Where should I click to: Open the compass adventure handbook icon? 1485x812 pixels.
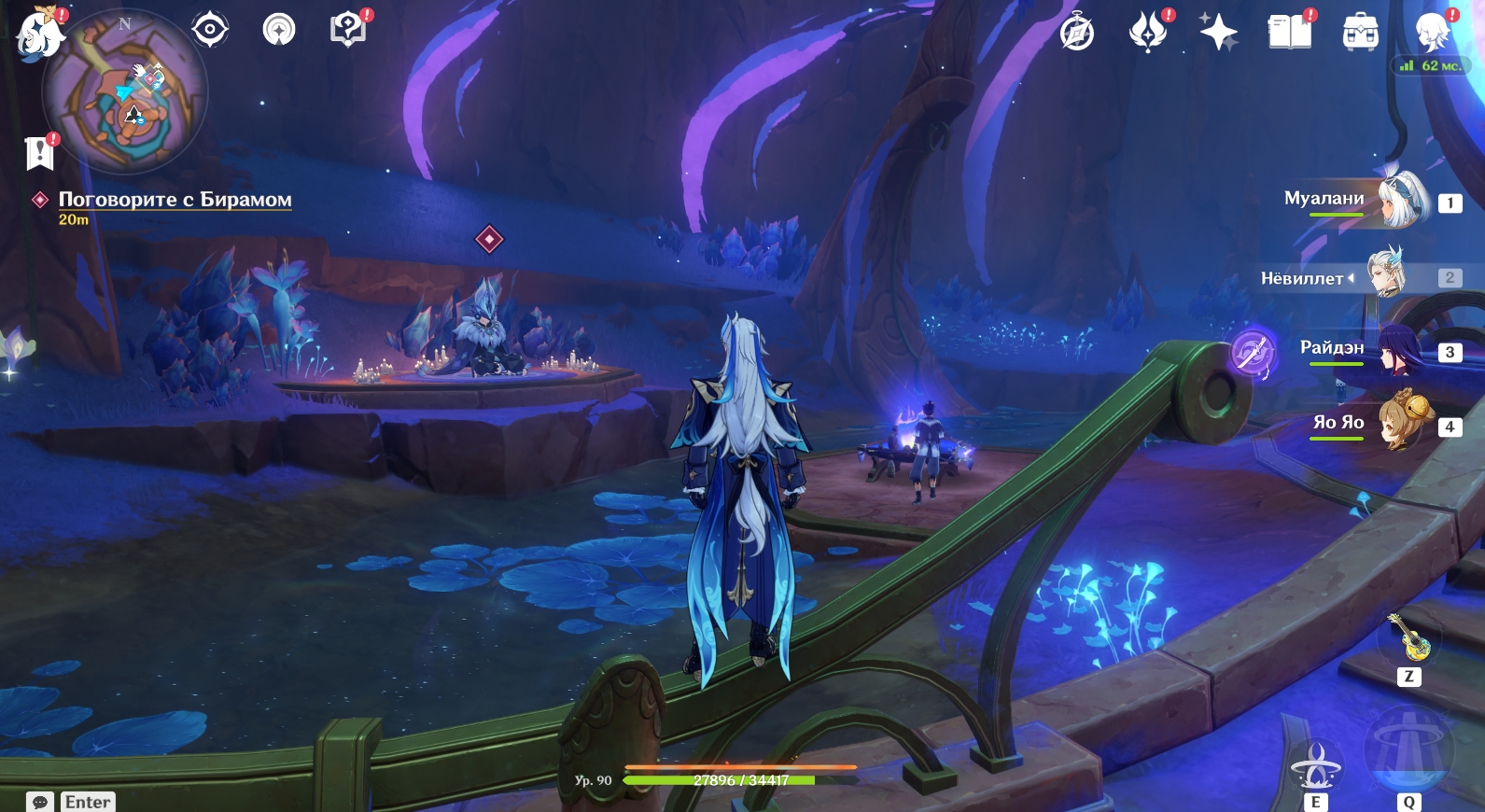1077,33
